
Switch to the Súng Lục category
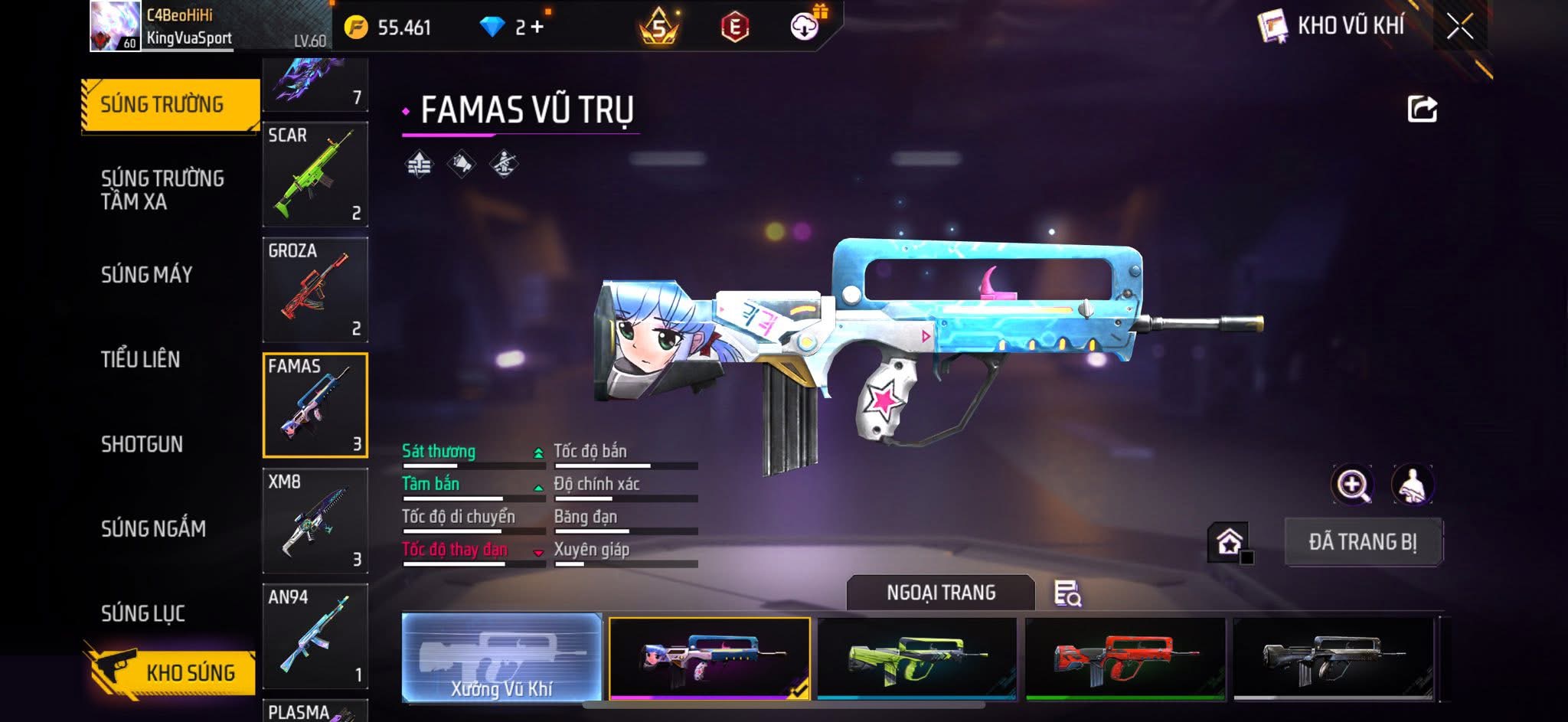[x=143, y=613]
